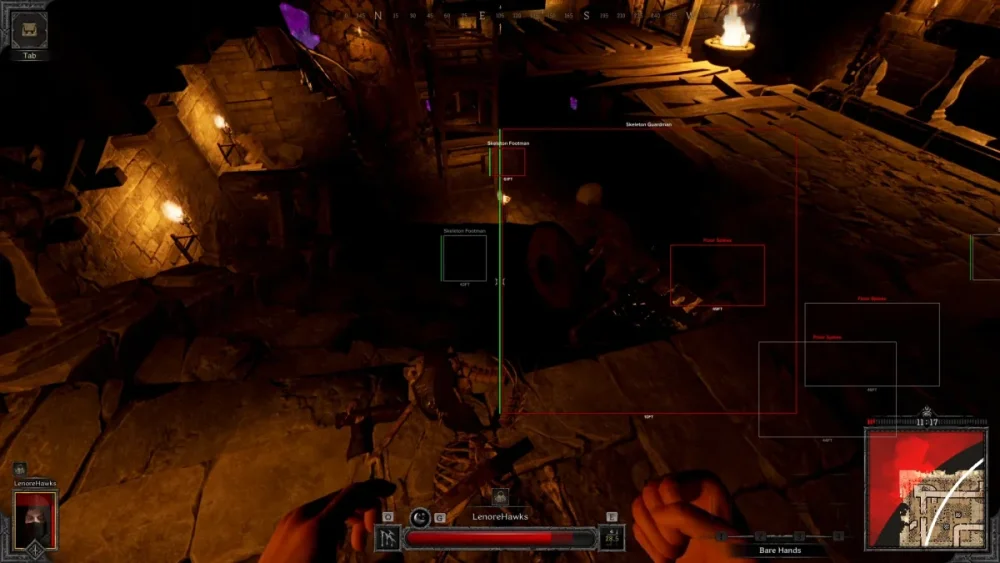Open the dungeon minimap
Screen dimensions: 1000x563
click(x=925, y=489)
